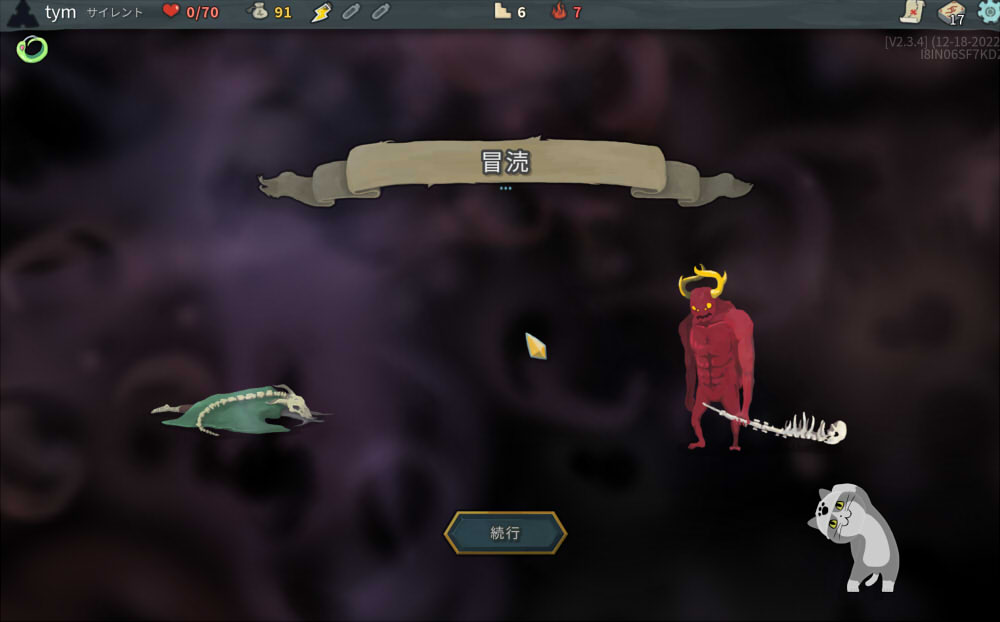The image size is (1000, 622).
Task: Open the map scroll icon
Action: (912, 12)
